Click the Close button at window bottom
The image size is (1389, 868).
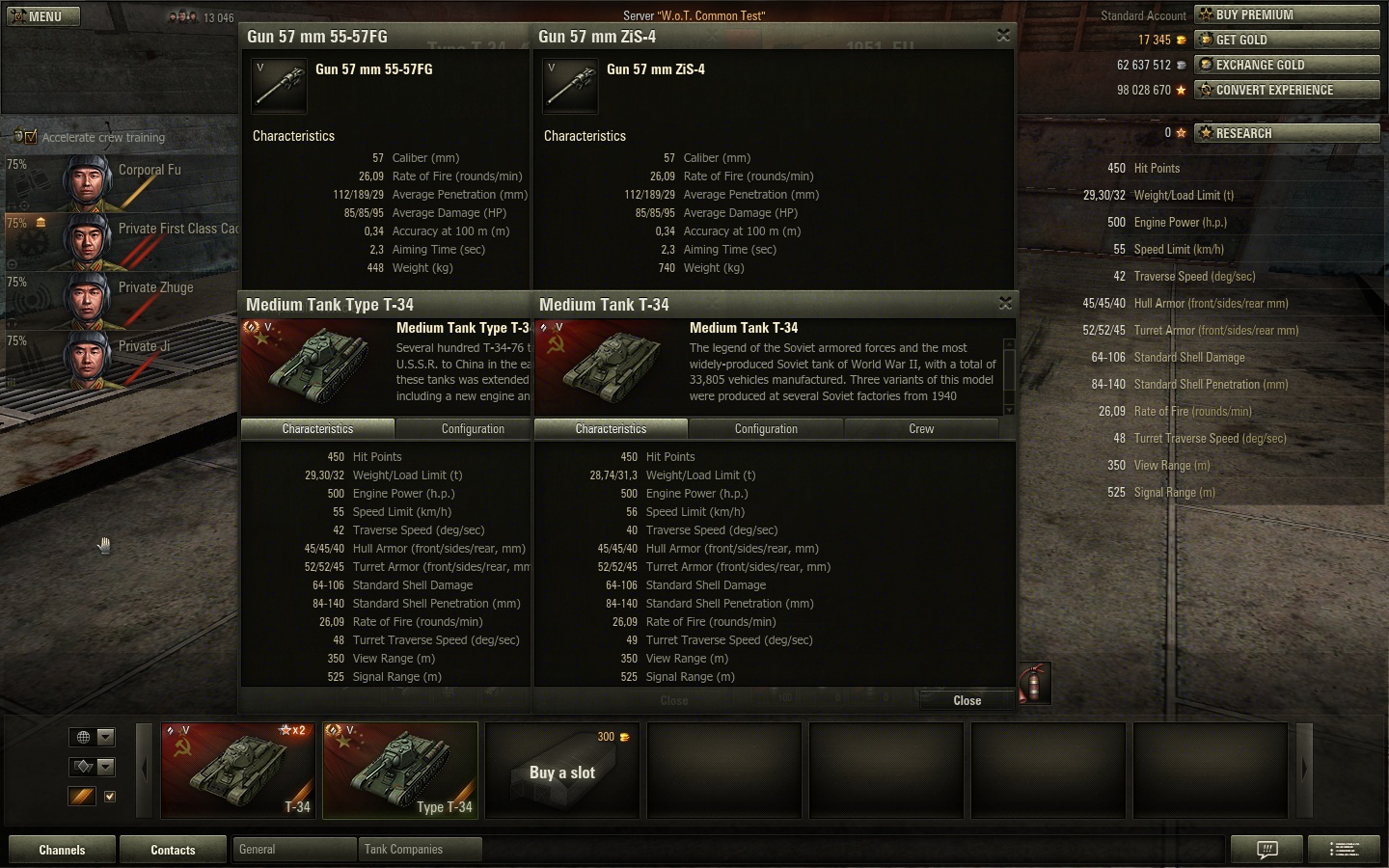pyautogui.click(x=967, y=701)
